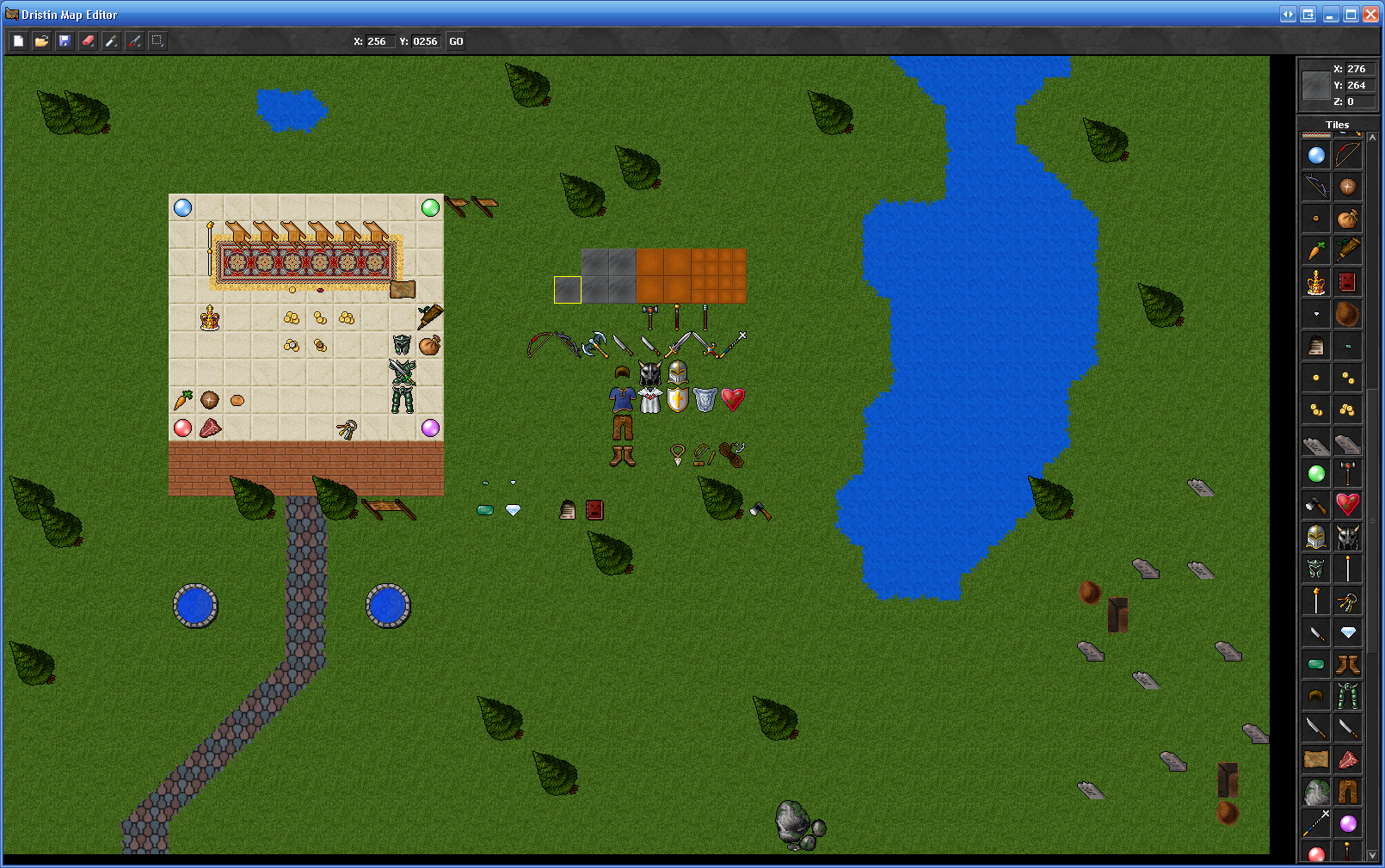Viewport: 1385px width, 868px height.
Task: Select the brown boots tile
Action: coord(1347,664)
